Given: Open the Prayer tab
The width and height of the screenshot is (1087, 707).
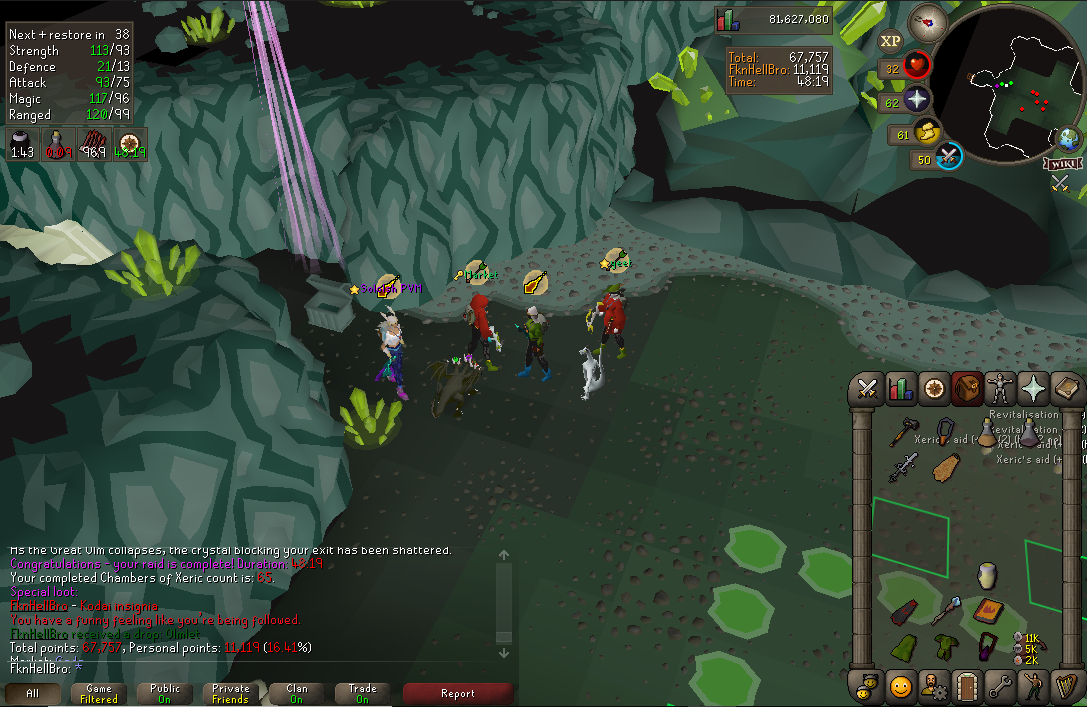Looking at the screenshot, I should tap(1032, 388).
